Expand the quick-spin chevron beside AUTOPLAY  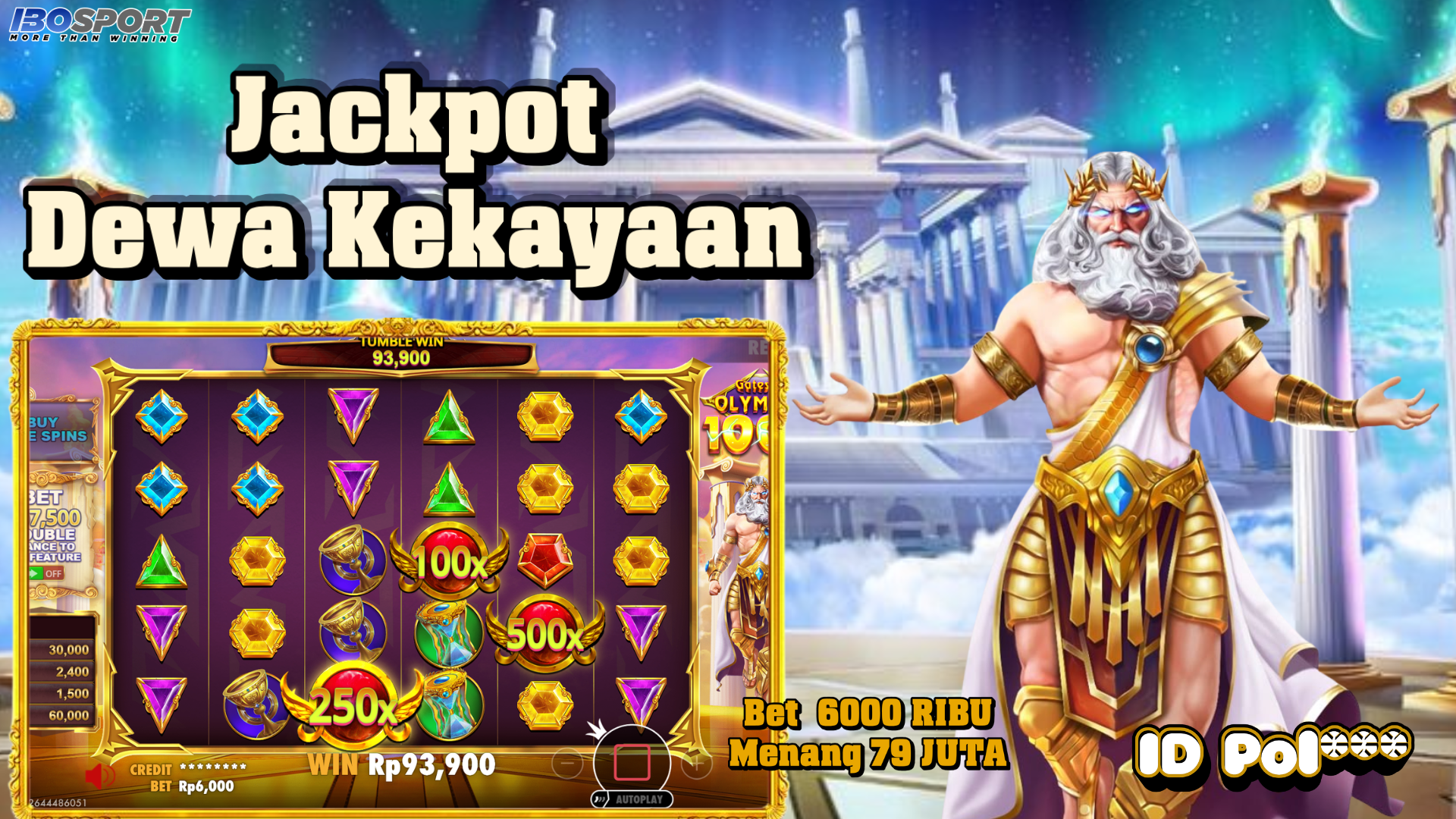[x=600, y=800]
